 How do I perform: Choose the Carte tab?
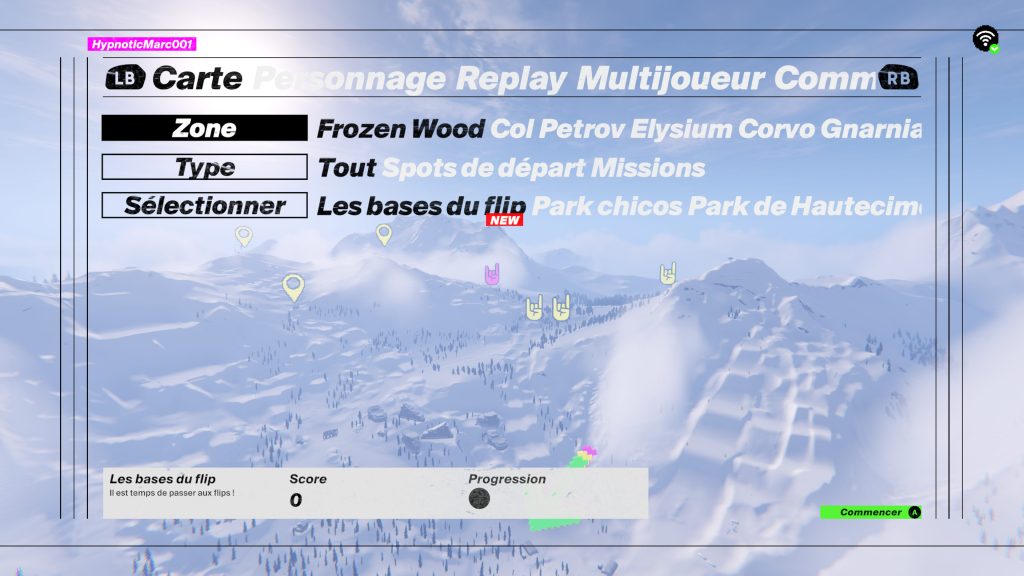[197, 78]
